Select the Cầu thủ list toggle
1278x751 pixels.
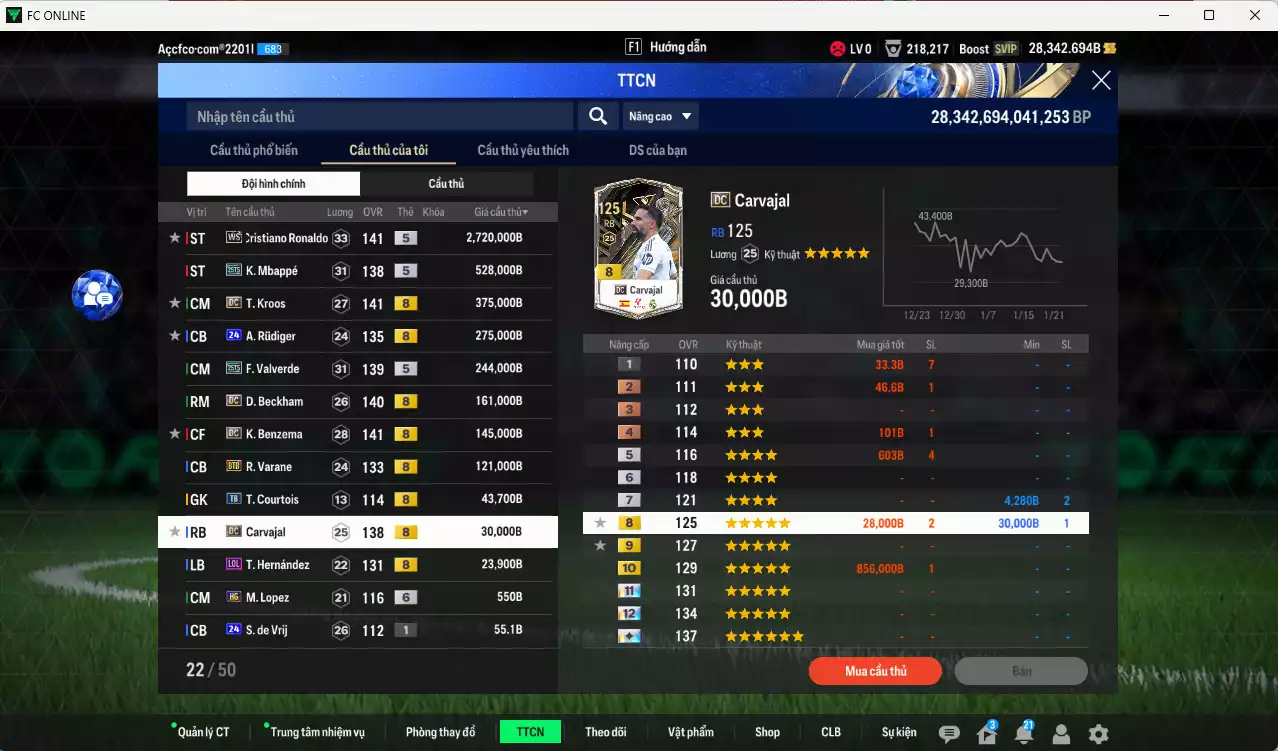pos(446,184)
